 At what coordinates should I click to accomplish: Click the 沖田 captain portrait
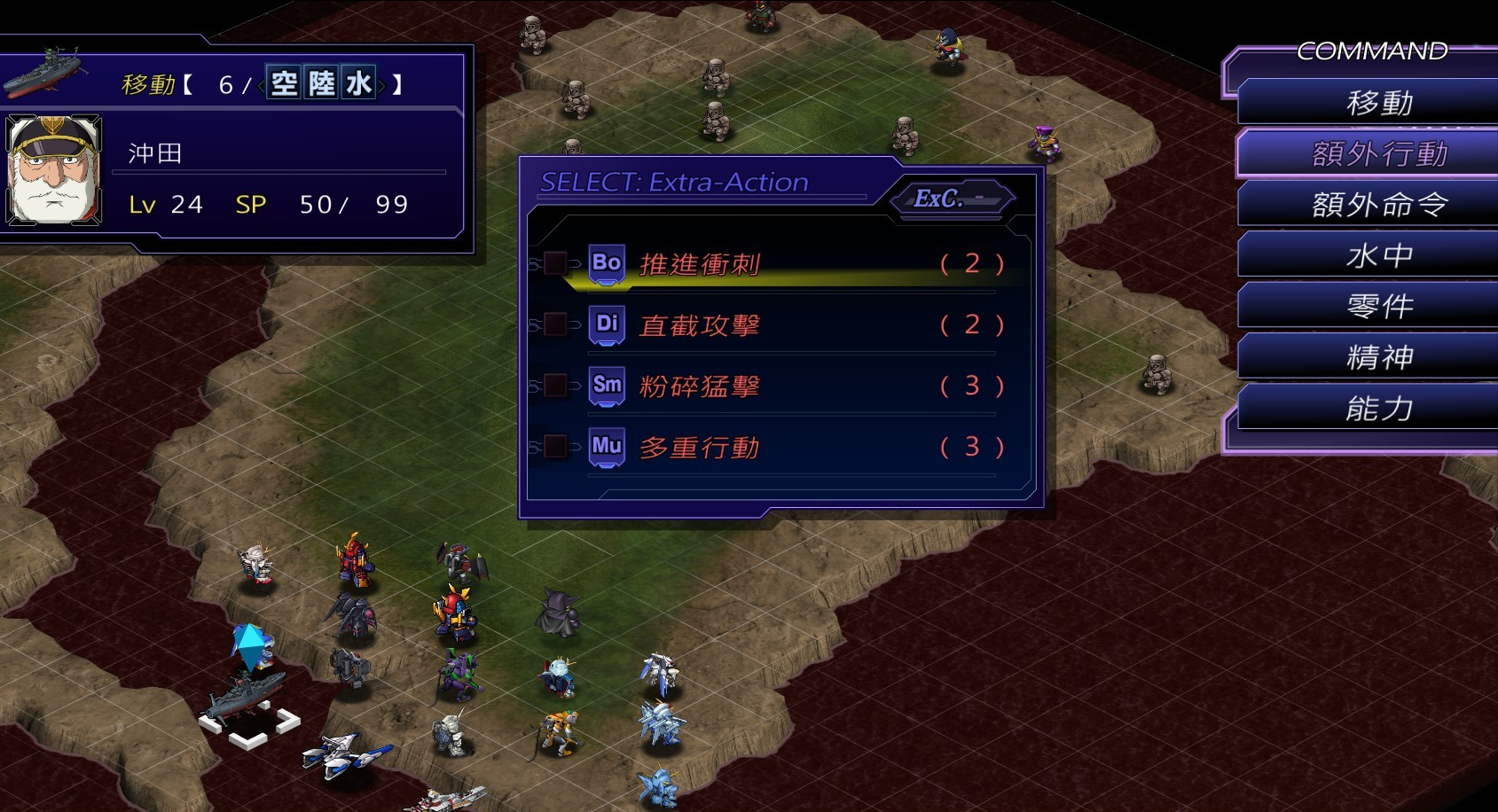[x=53, y=169]
